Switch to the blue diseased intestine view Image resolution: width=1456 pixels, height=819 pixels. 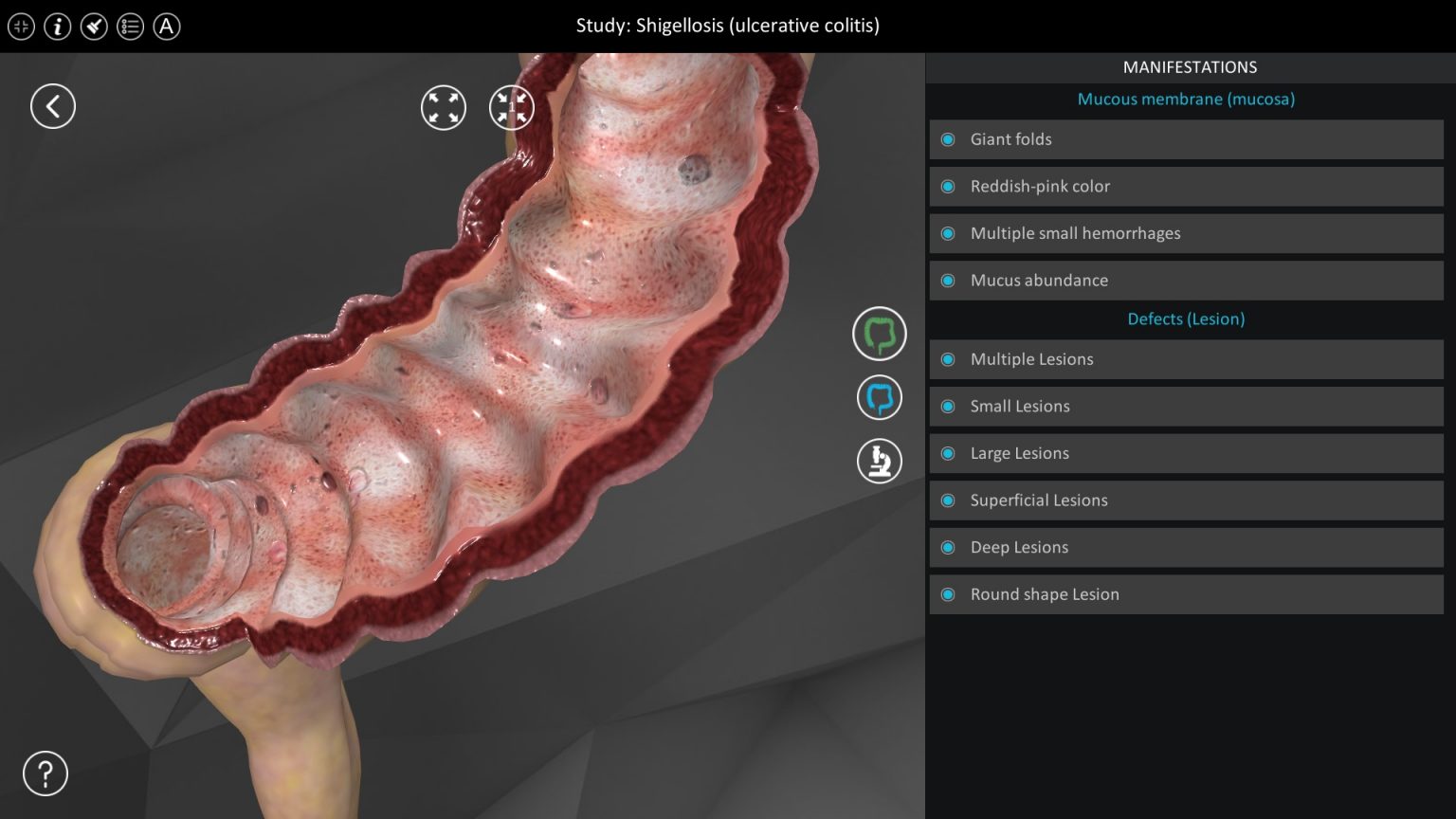(879, 397)
